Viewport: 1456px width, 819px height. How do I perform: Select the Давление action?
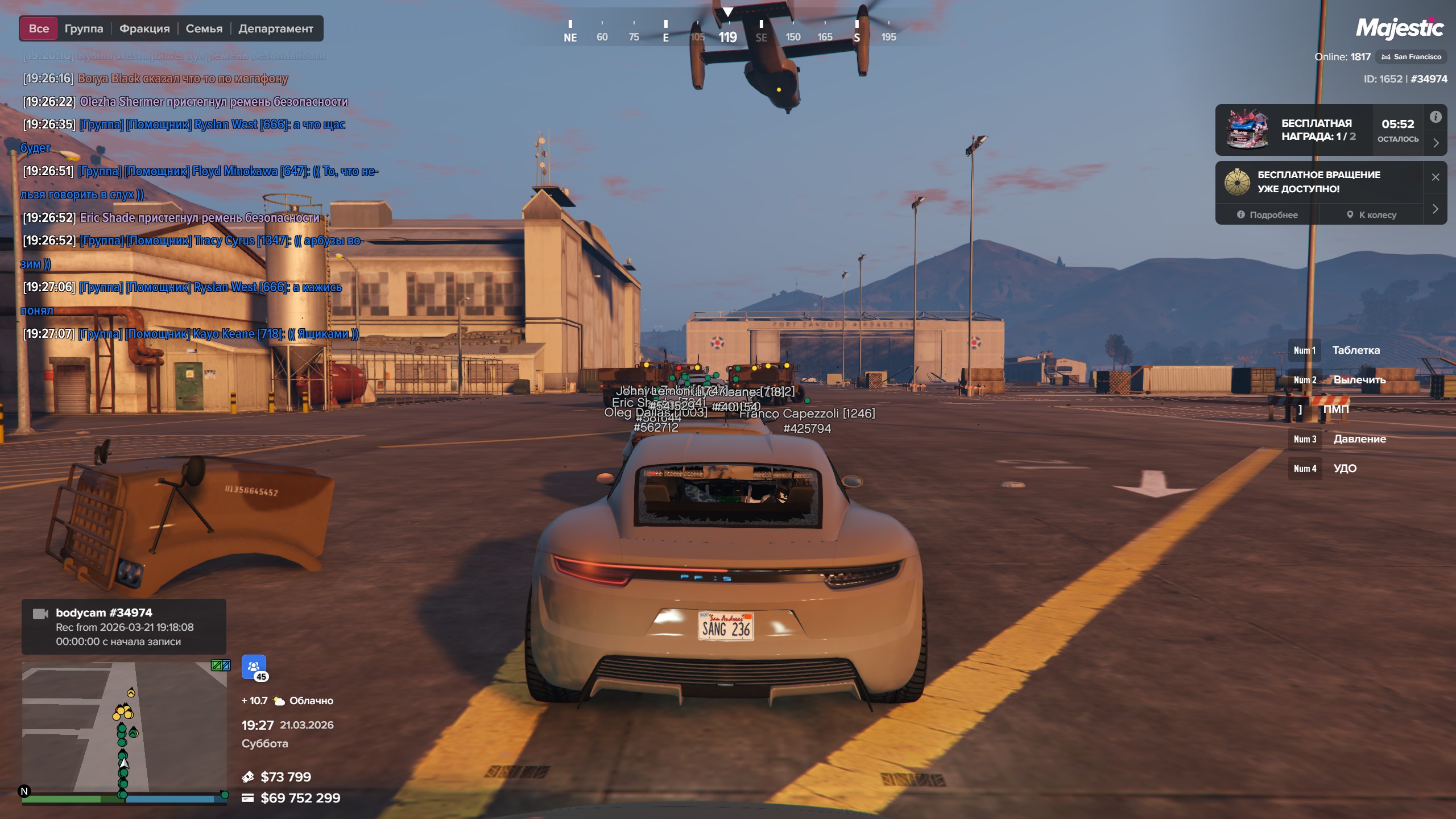tap(1359, 439)
